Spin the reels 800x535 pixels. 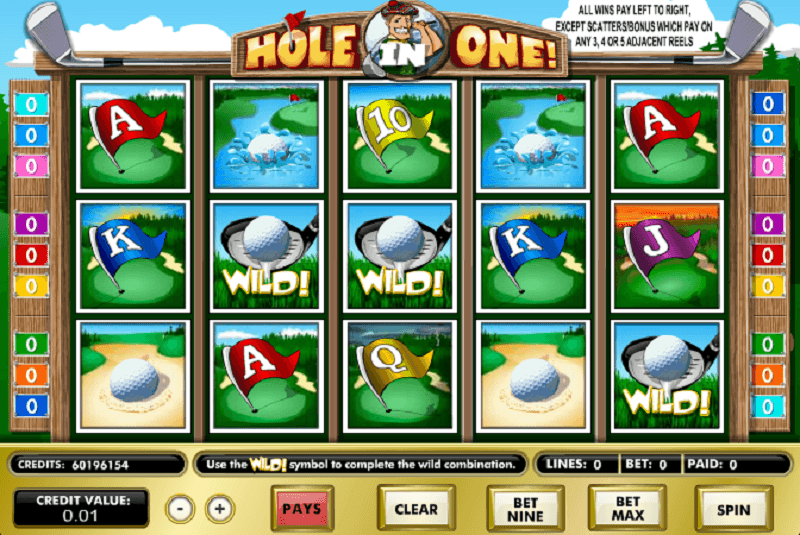pyautogui.click(x=733, y=508)
